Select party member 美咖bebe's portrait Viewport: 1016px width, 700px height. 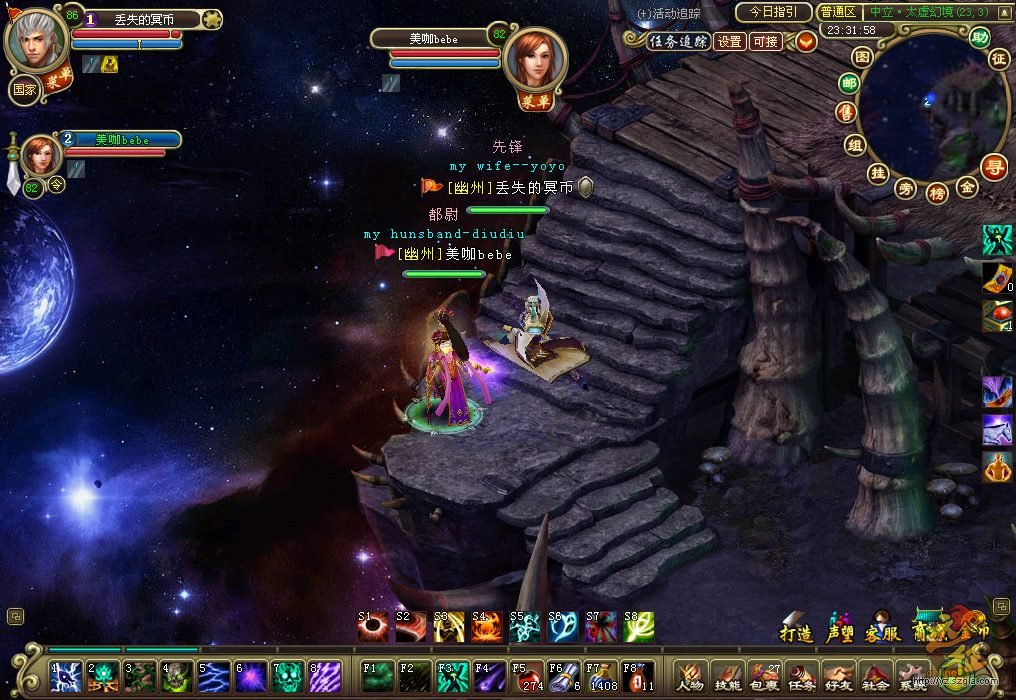(x=37, y=156)
